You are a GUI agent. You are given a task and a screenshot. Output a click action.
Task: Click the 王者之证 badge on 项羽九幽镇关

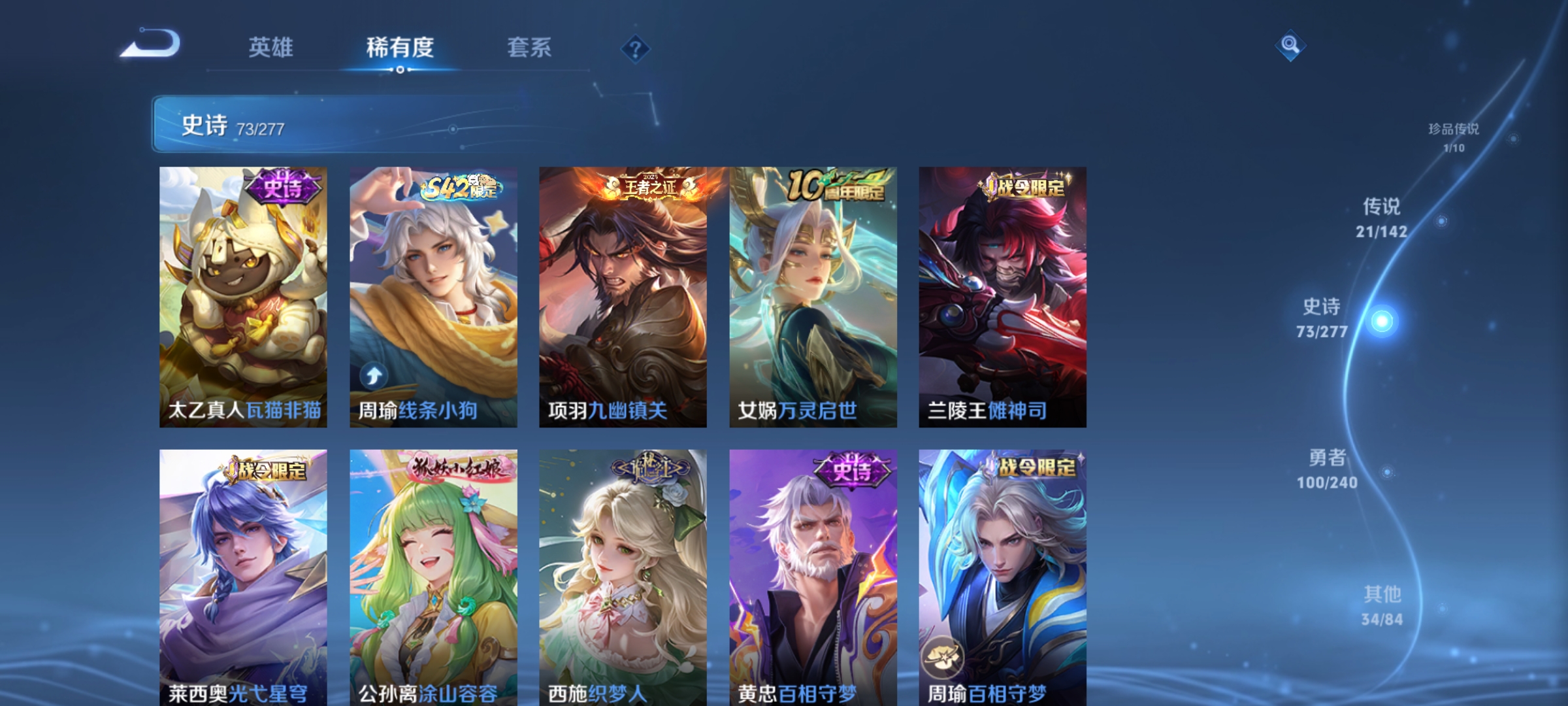[x=649, y=185]
